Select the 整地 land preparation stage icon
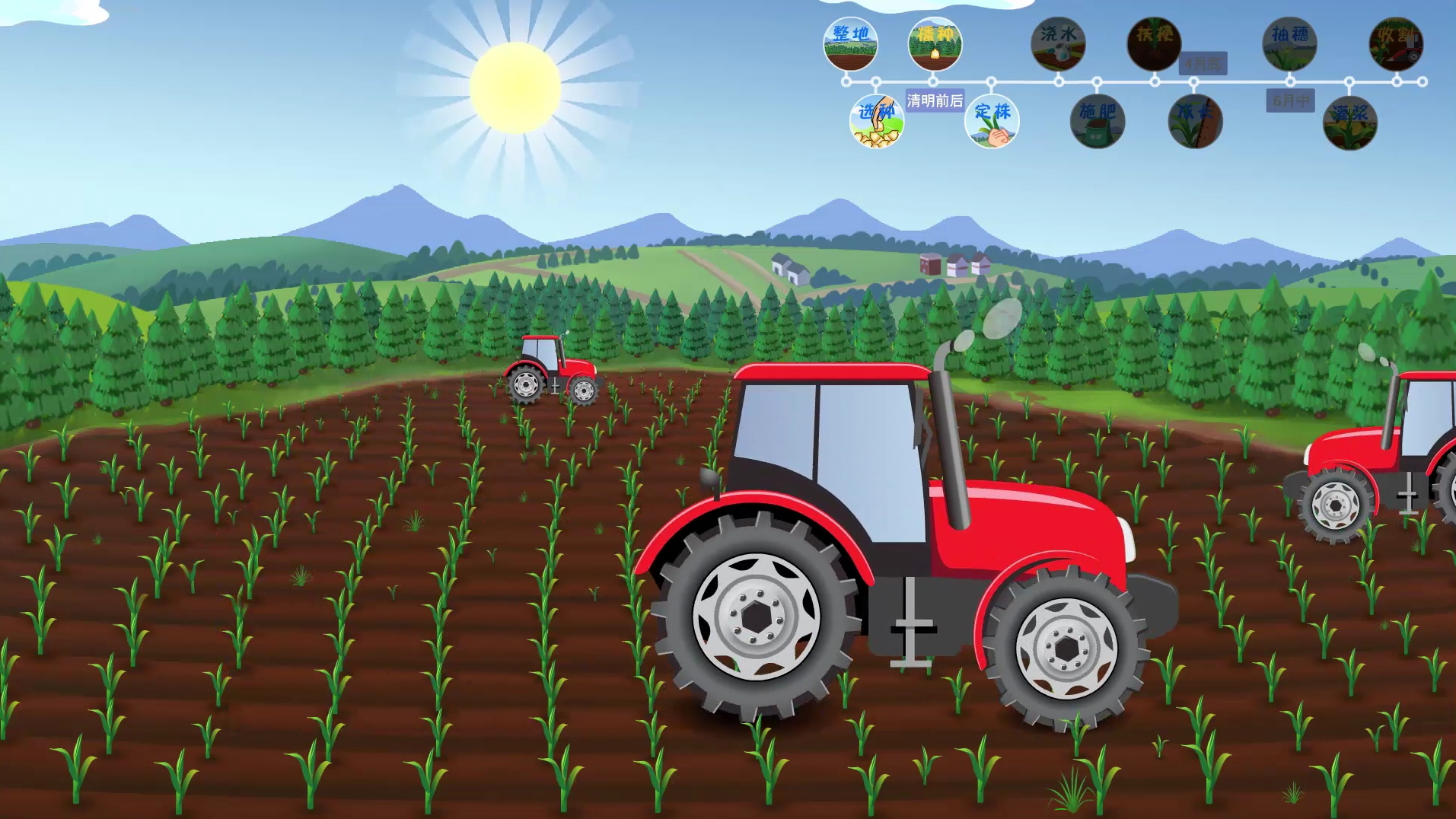 850,44
